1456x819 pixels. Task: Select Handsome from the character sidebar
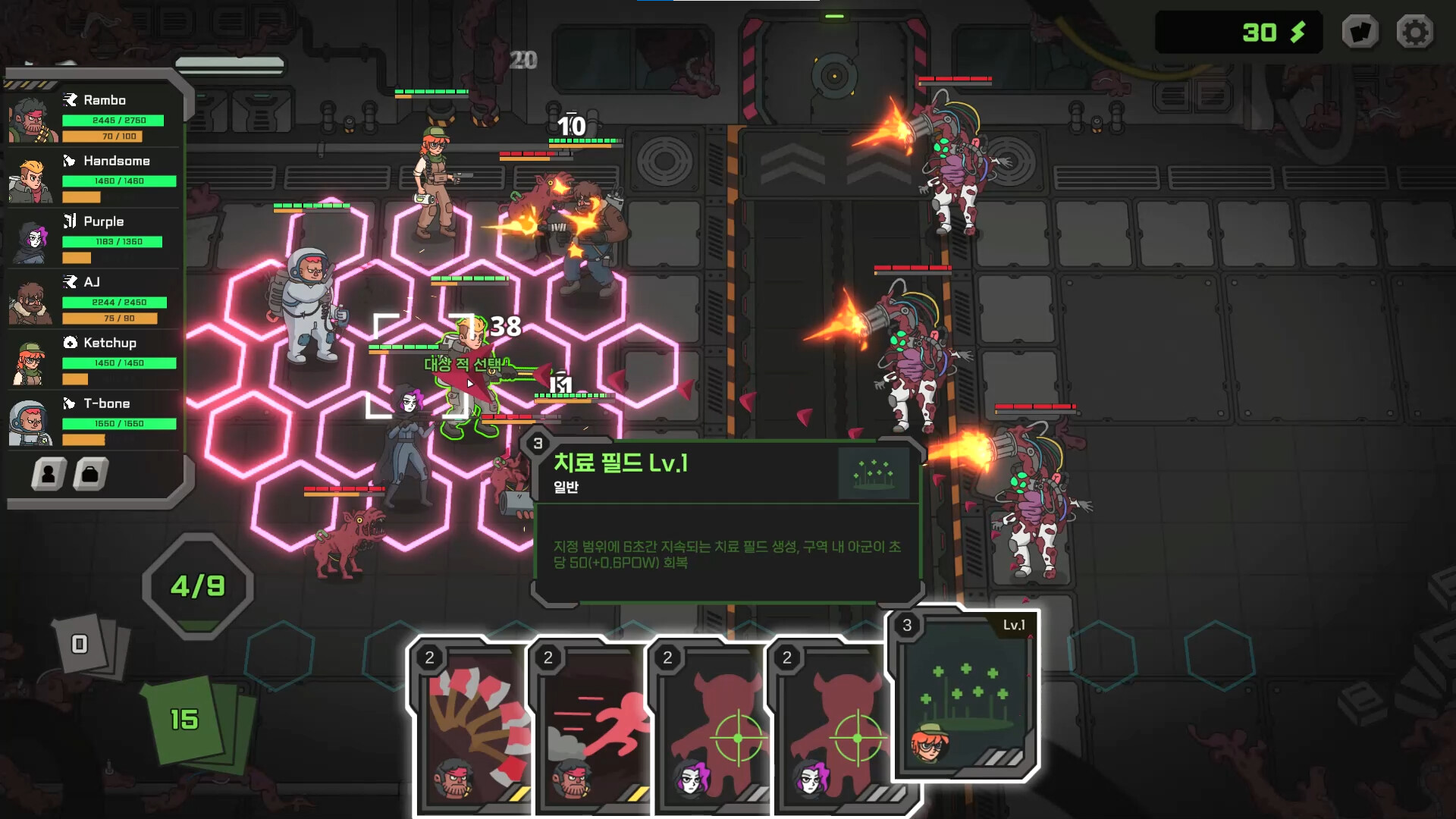[x=30, y=178]
